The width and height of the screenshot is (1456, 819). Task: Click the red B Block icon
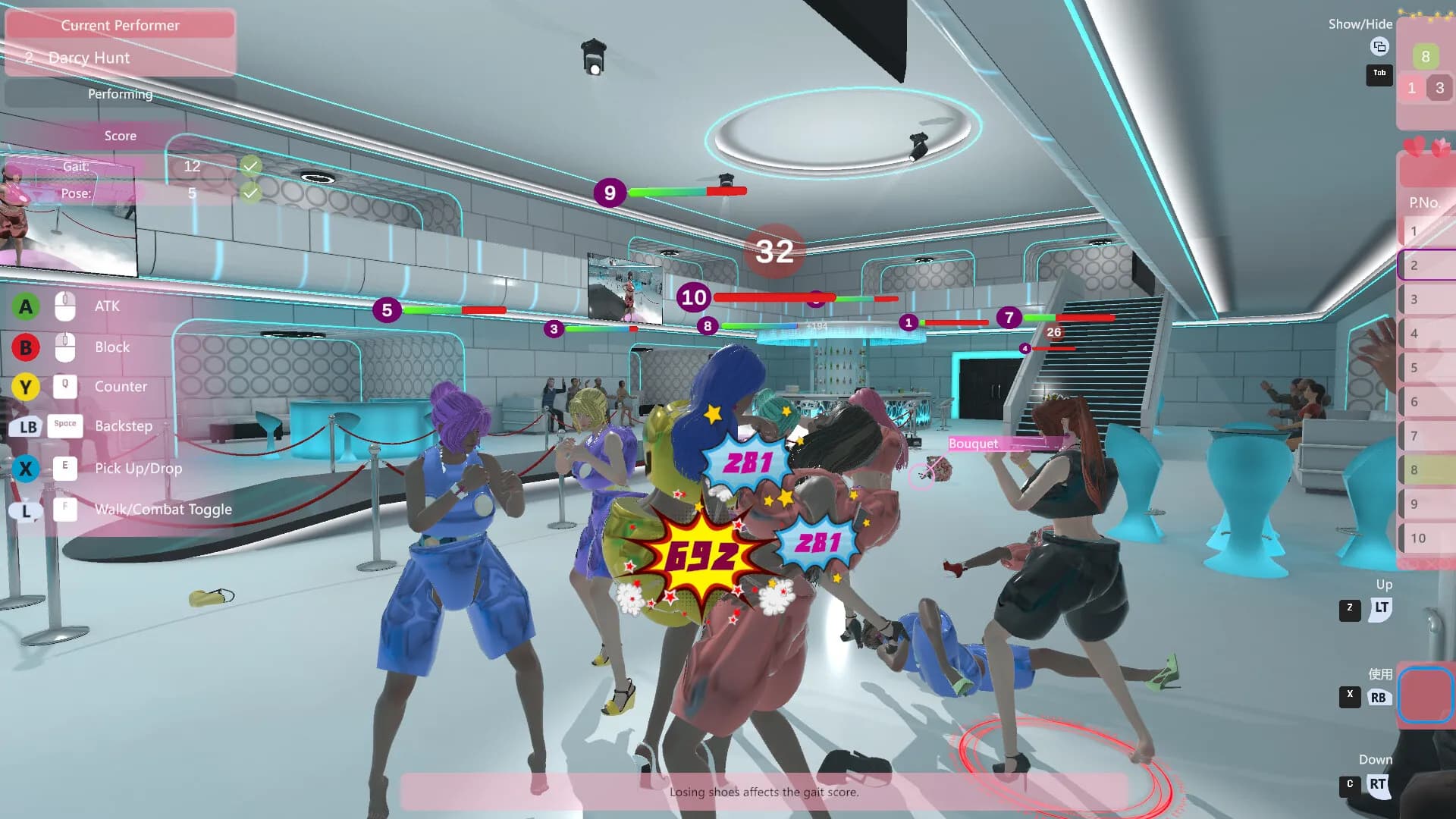[x=25, y=347]
